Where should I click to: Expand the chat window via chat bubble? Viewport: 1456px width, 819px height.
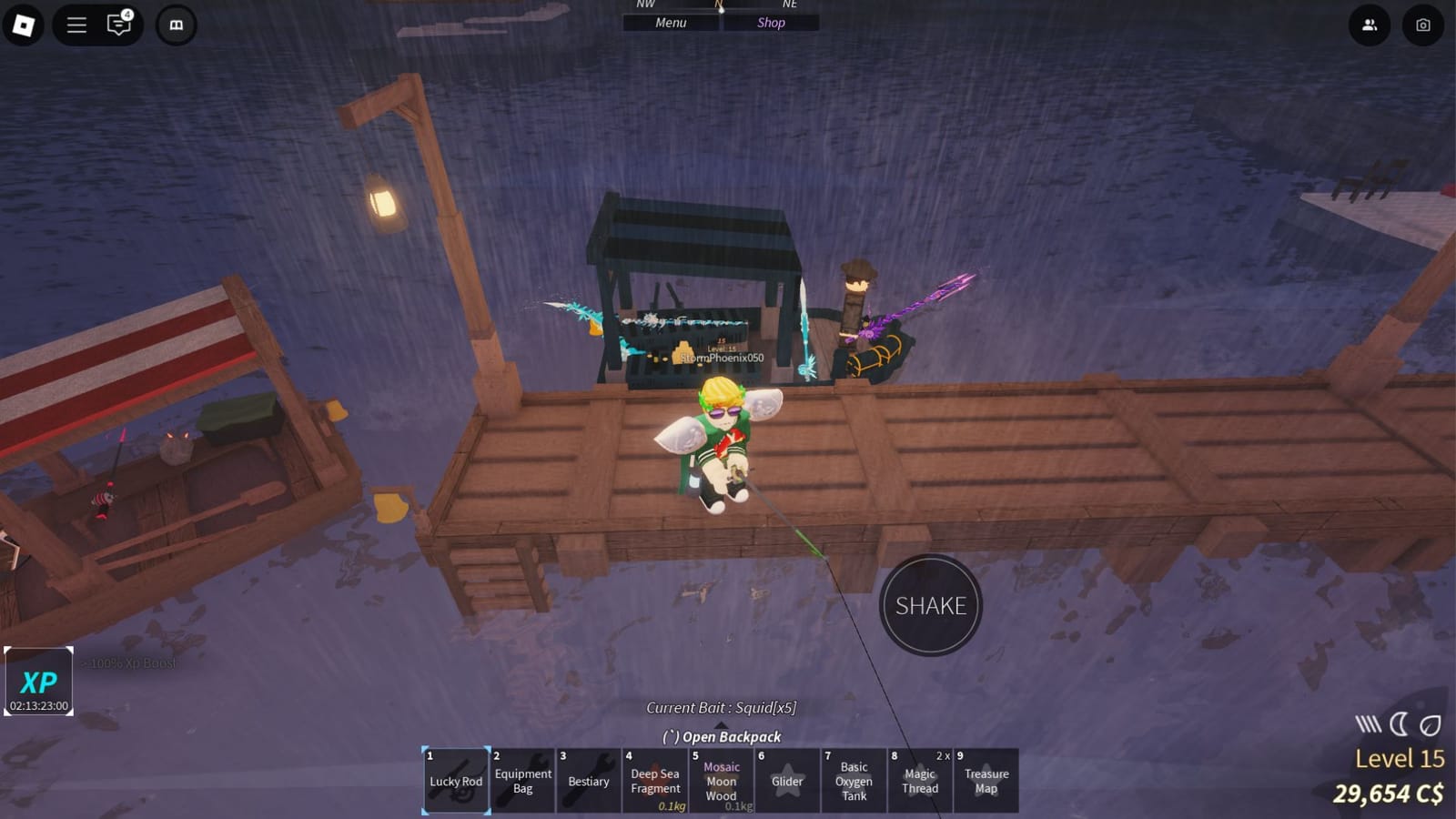pyautogui.click(x=119, y=25)
